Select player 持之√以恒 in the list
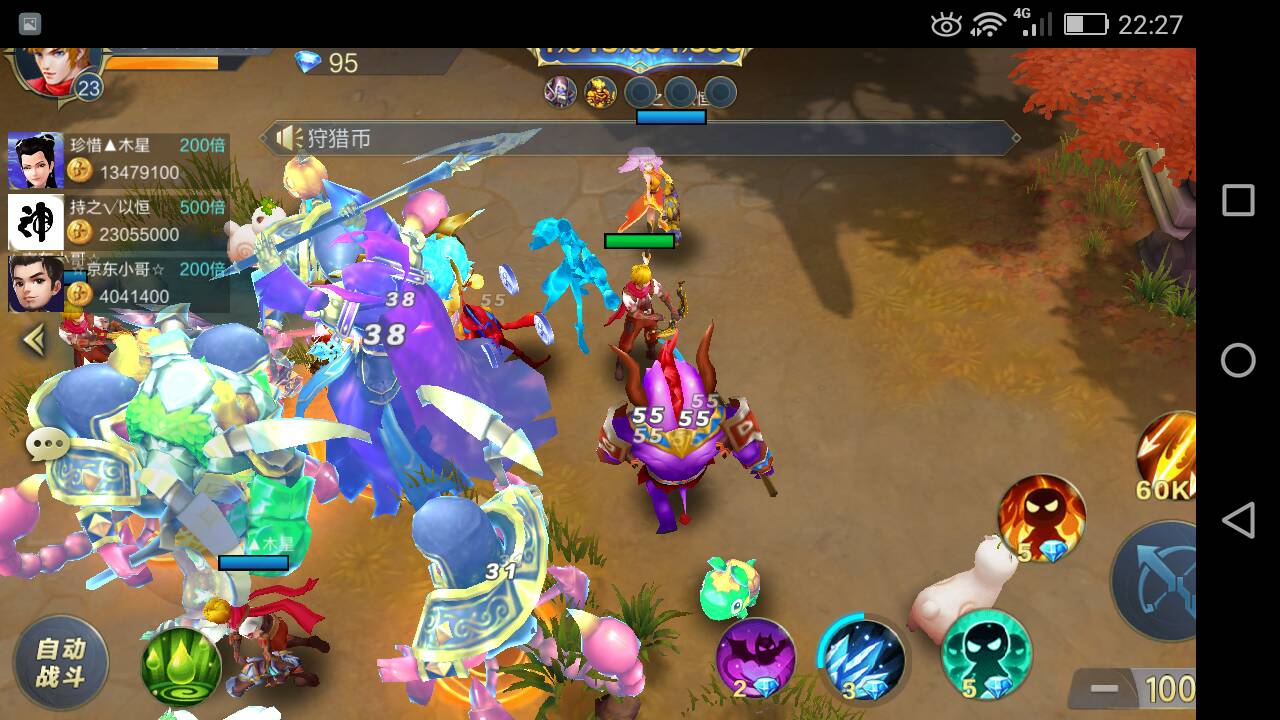 (x=118, y=222)
